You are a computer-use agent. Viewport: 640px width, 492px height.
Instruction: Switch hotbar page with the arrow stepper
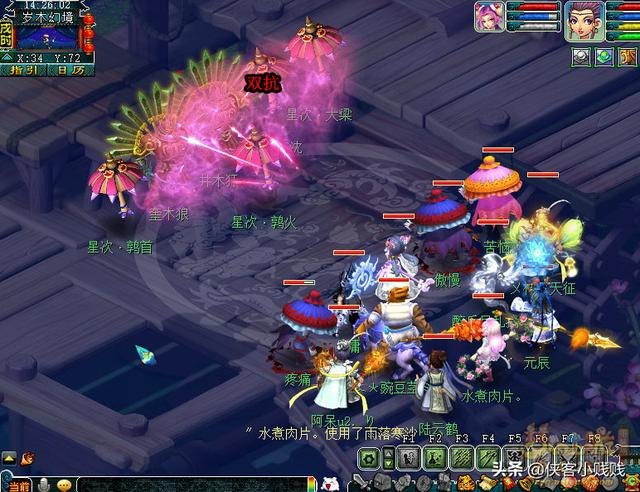(388, 458)
